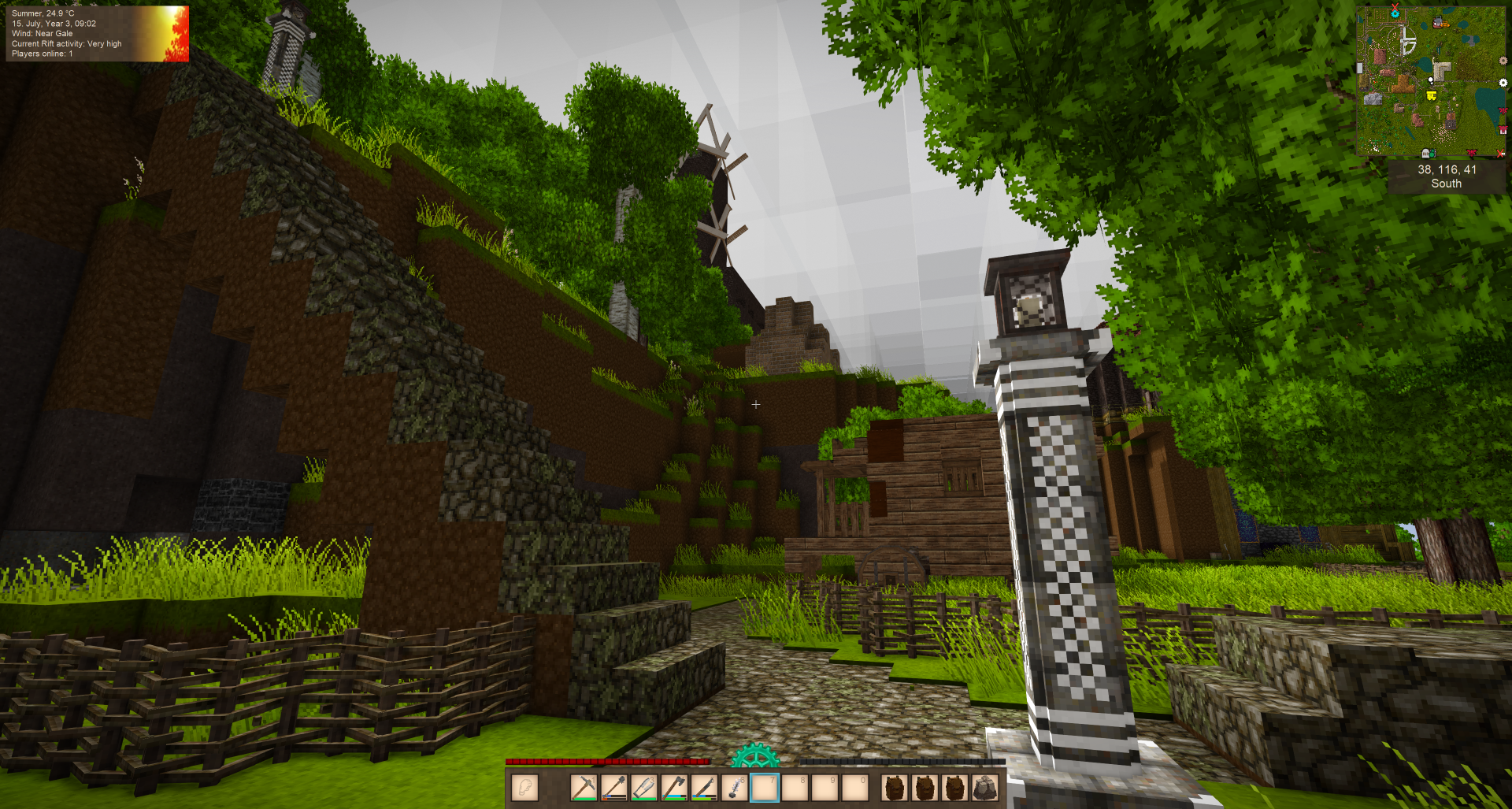1512x809 pixels.
Task: Click the cyan gear marker on the minimap
Action: pos(1395,13)
